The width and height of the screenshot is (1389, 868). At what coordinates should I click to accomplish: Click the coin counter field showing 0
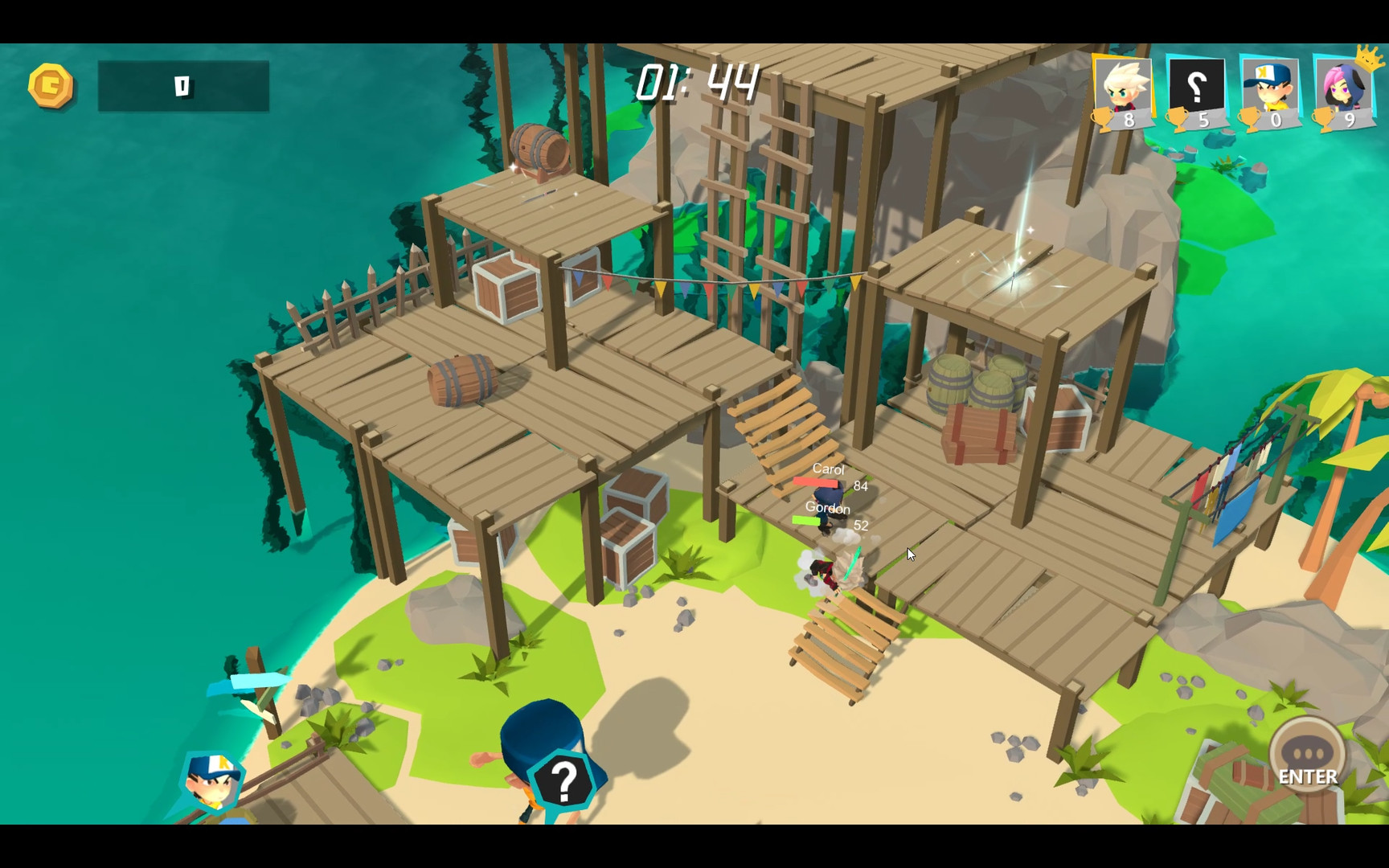click(x=182, y=85)
